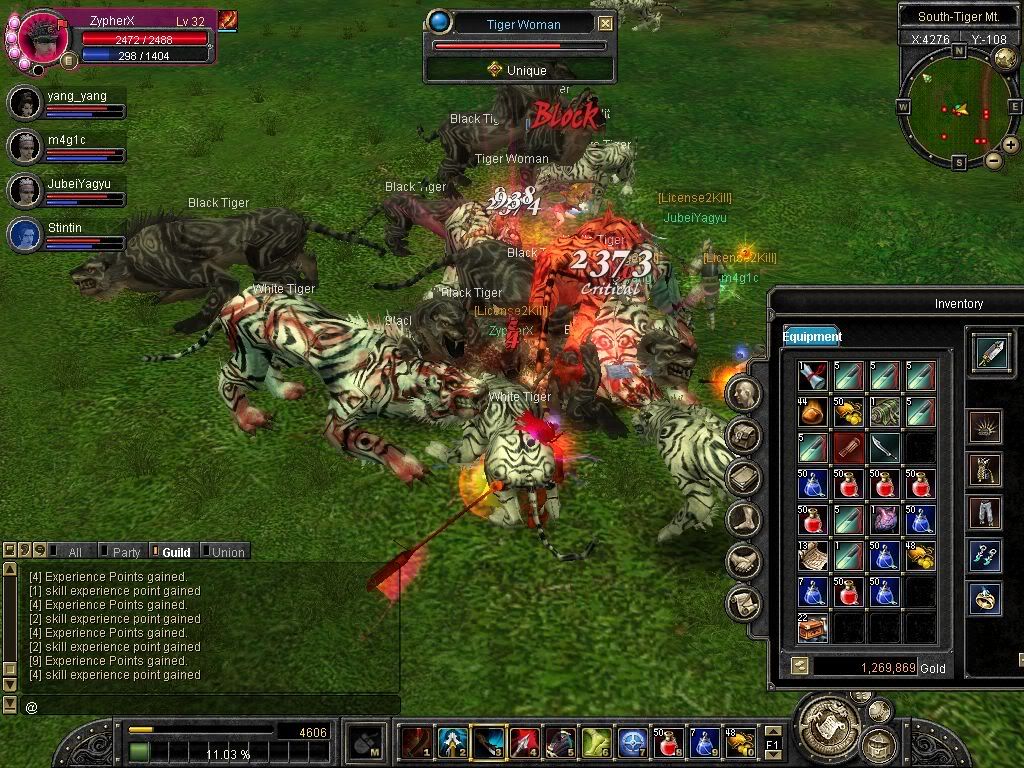
Task: Open the Equipment tab in Inventory
Action: [812, 337]
